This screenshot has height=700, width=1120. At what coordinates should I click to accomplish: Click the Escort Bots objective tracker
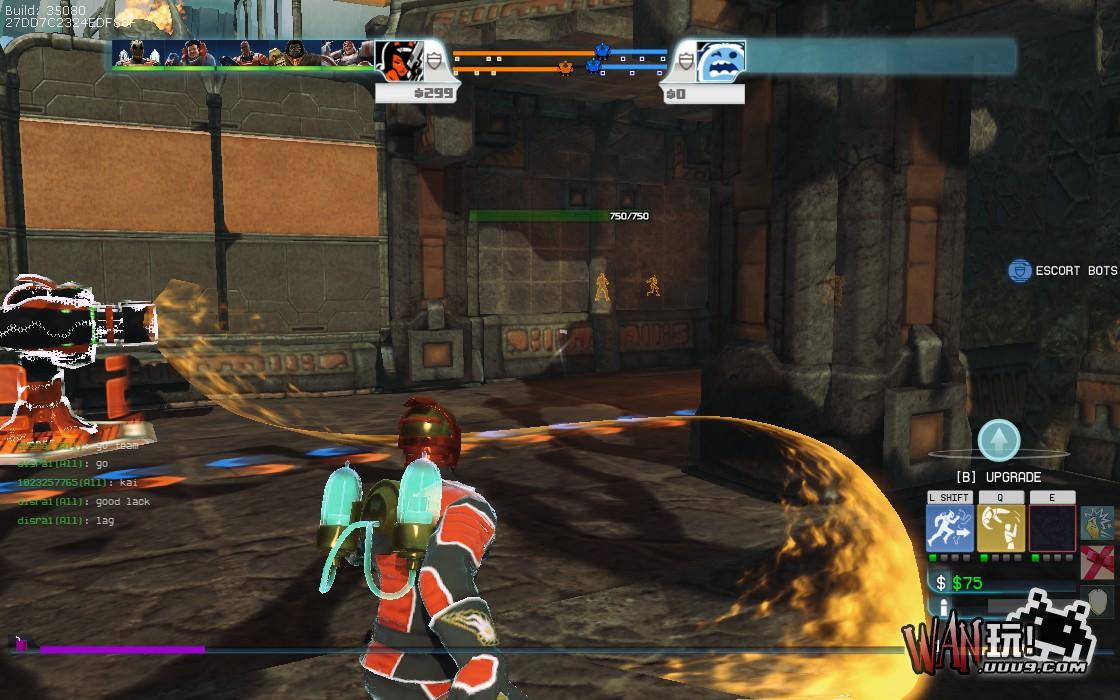tap(1062, 271)
